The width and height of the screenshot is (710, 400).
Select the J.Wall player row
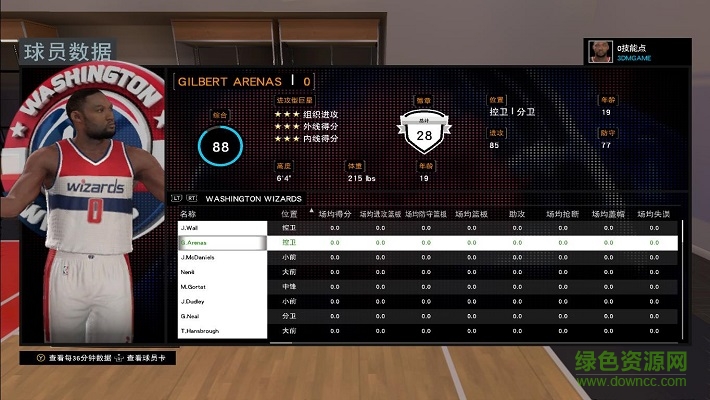[220, 228]
